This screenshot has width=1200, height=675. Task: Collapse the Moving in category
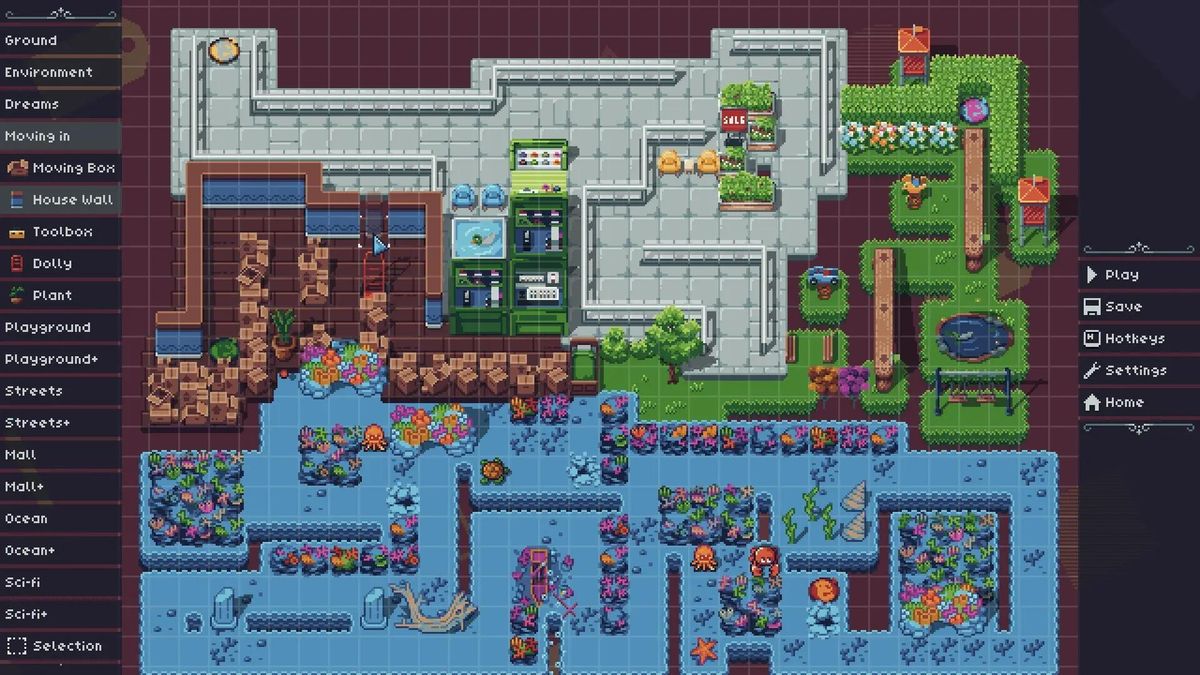(x=37, y=136)
